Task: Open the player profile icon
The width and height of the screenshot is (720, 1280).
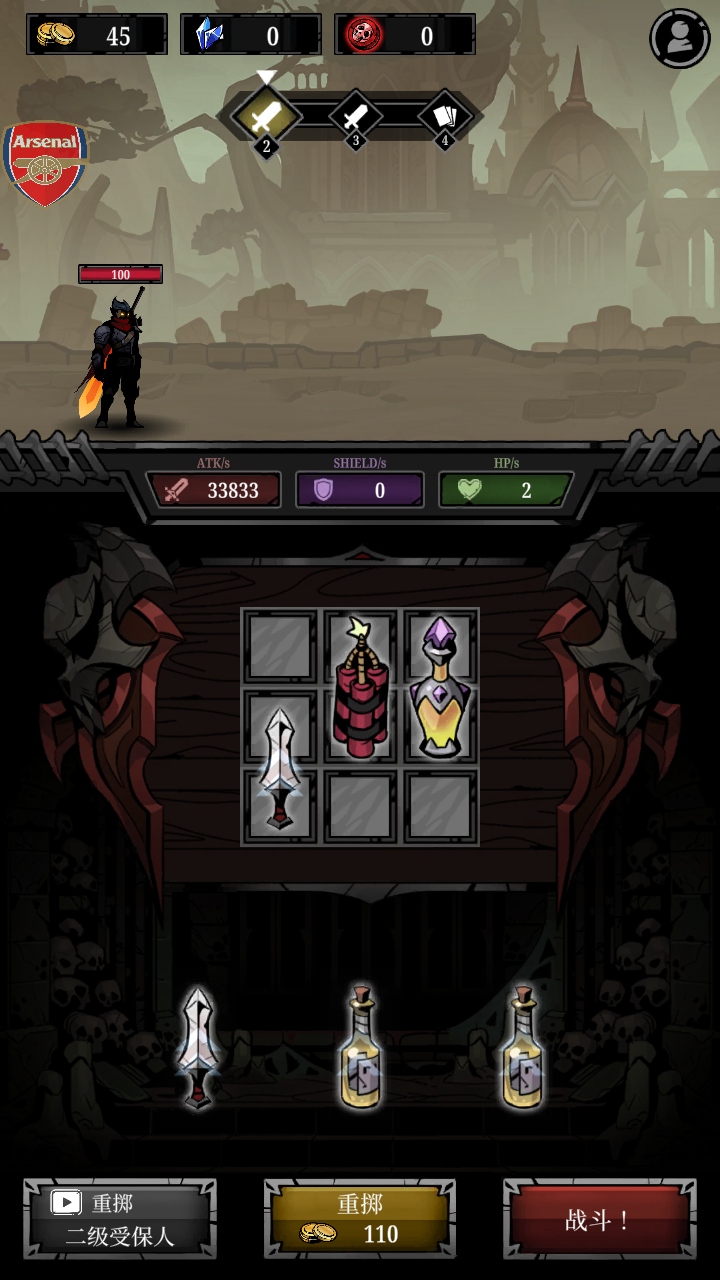Action: [680, 38]
